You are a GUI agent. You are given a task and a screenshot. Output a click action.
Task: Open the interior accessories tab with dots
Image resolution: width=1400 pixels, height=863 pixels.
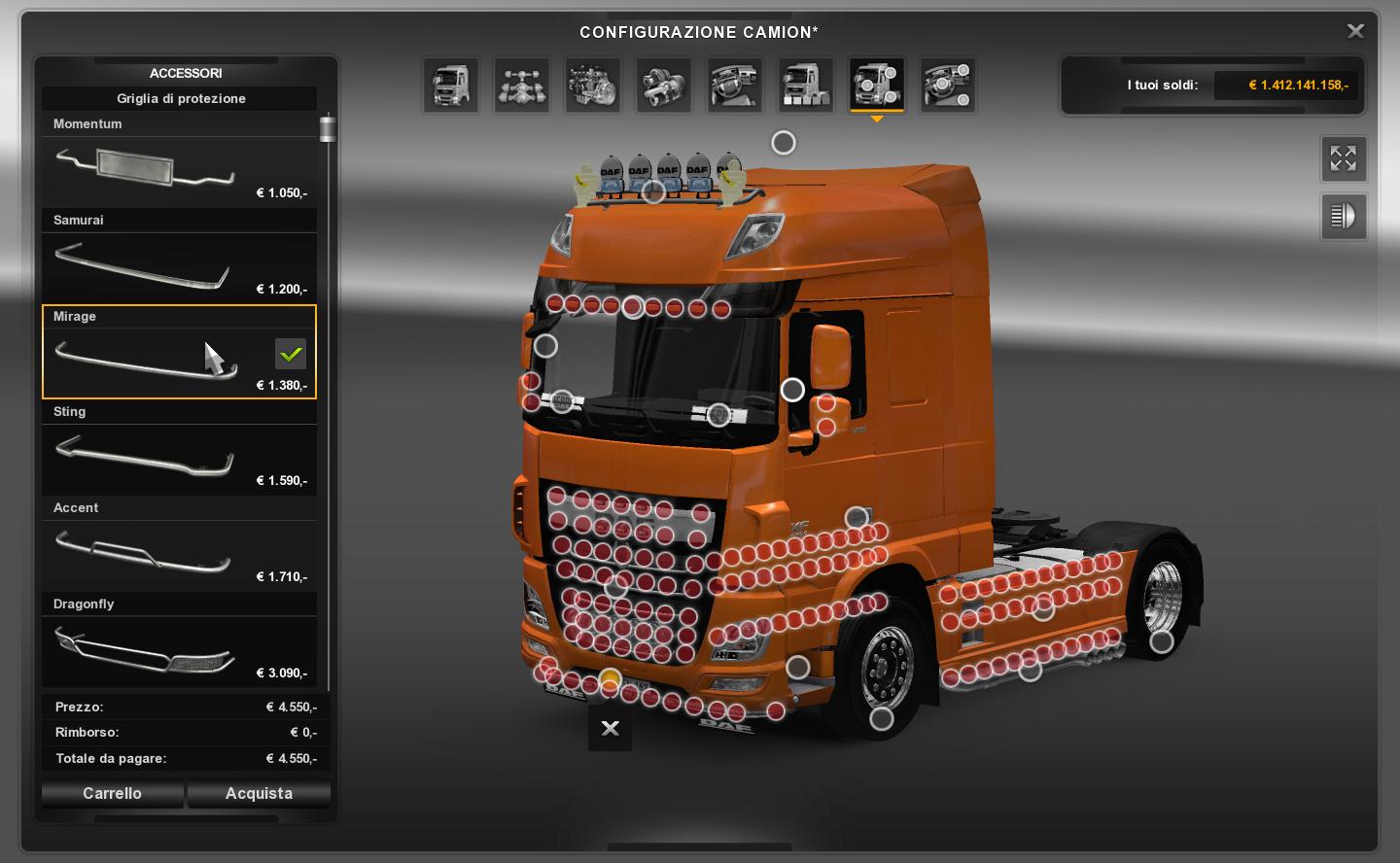(x=947, y=85)
